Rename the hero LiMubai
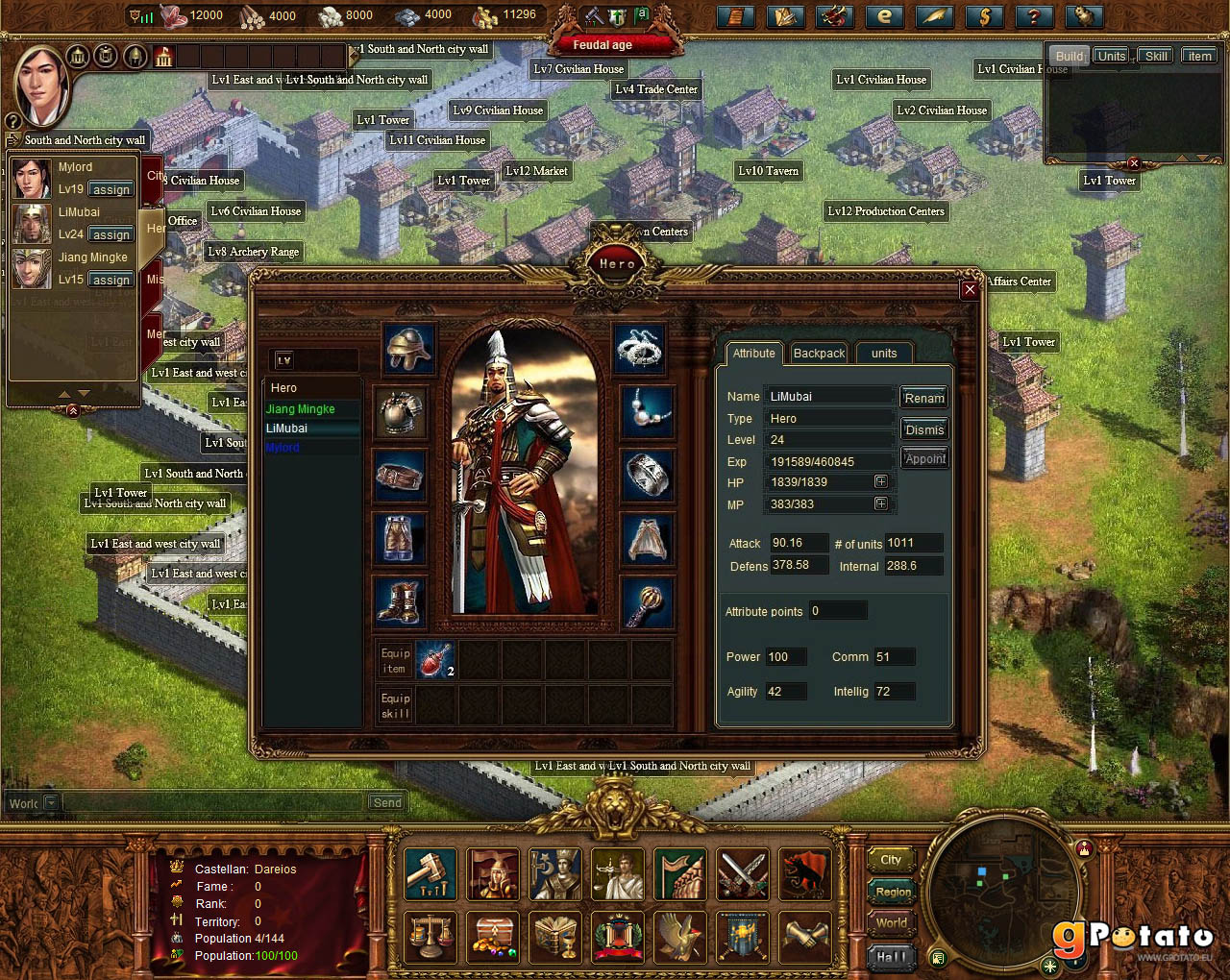 pyautogui.click(x=924, y=398)
